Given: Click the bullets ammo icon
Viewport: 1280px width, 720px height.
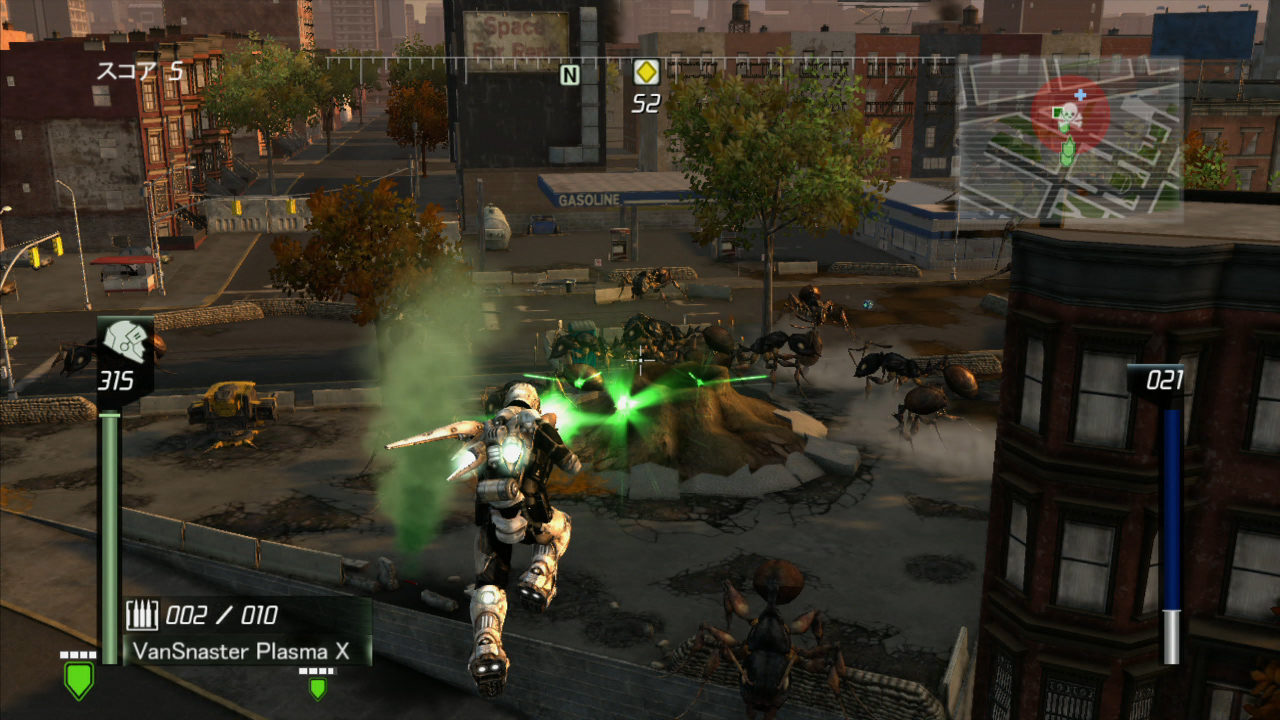Looking at the screenshot, I should pyautogui.click(x=142, y=615).
